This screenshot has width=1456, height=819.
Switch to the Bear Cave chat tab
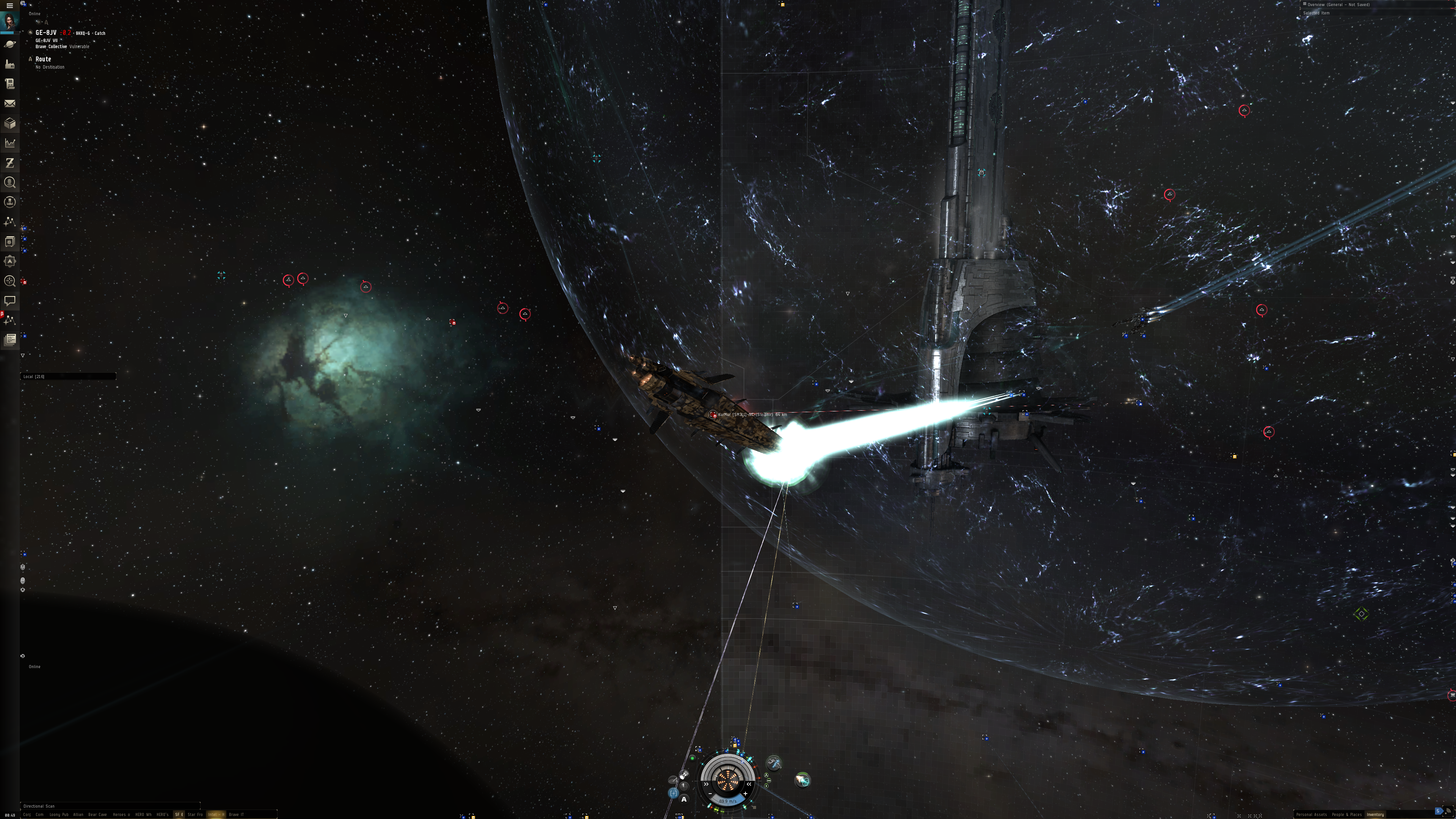click(x=97, y=814)
